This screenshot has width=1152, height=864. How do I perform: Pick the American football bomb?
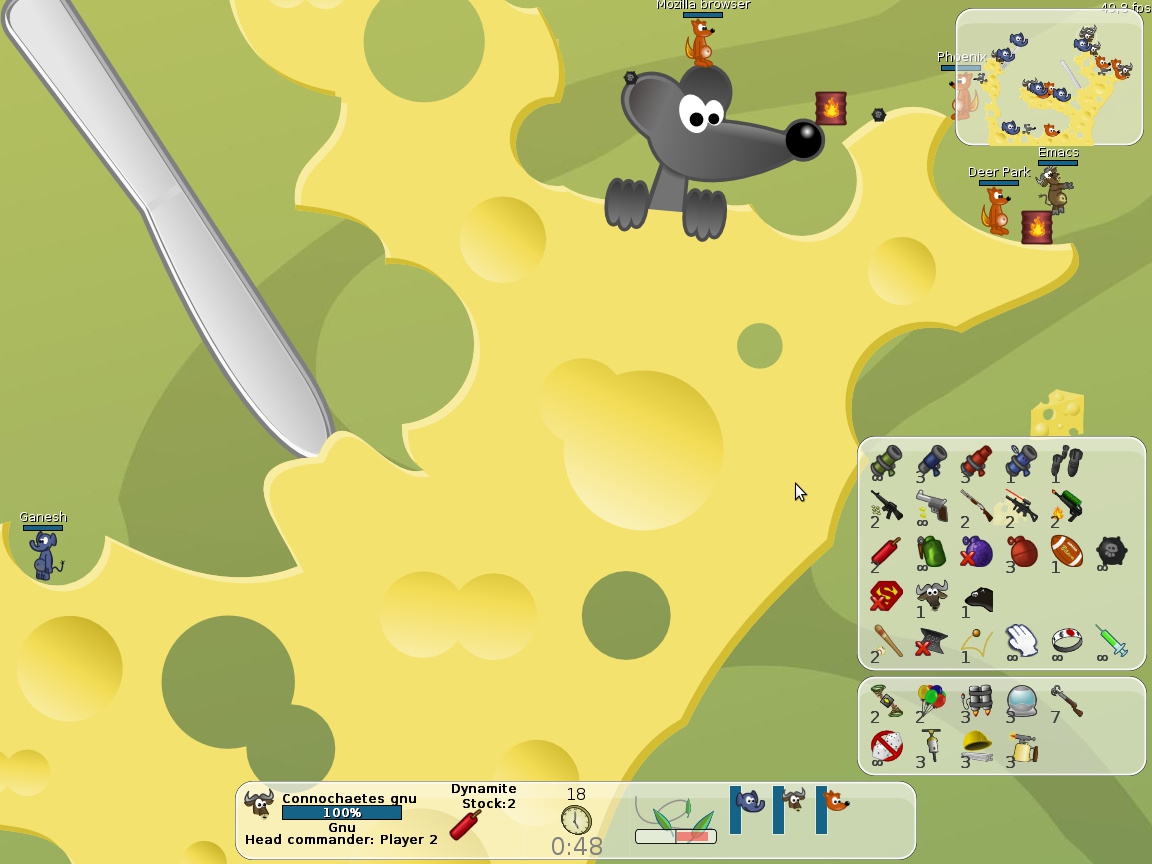click(x=1066, y=551)
